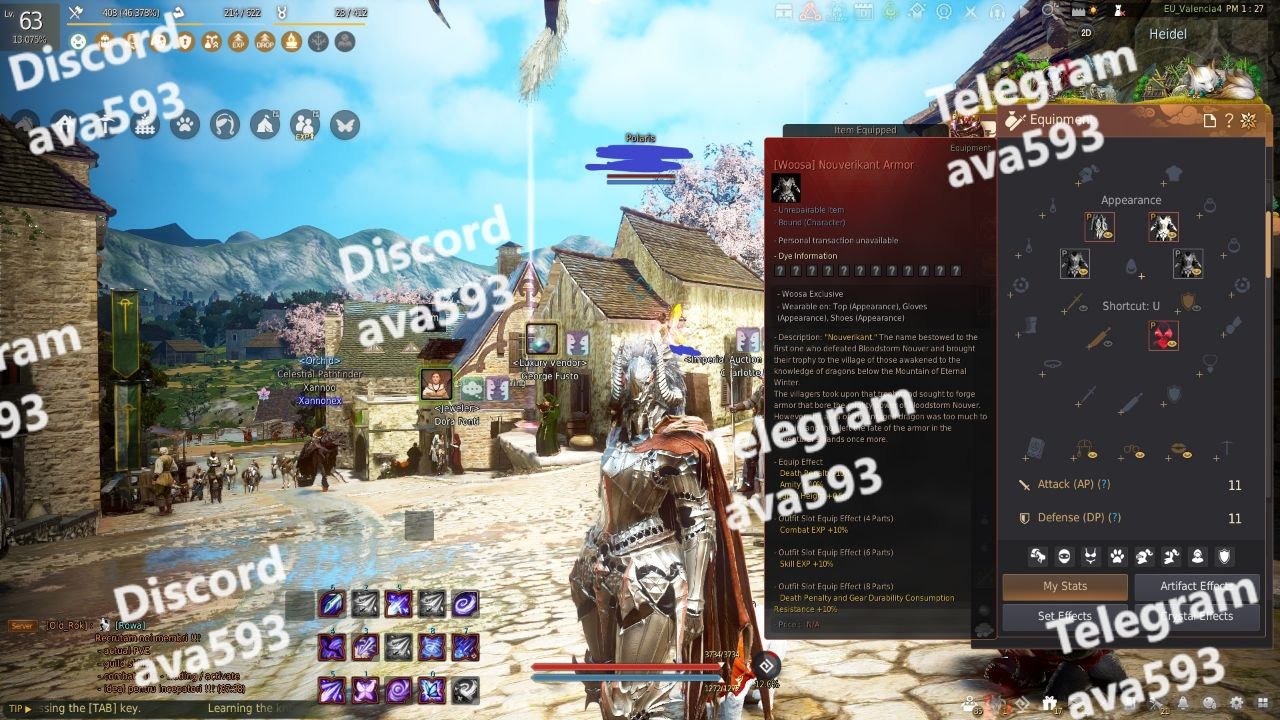
Task: Show the Set Effects tab
Action: (1065, 616)
